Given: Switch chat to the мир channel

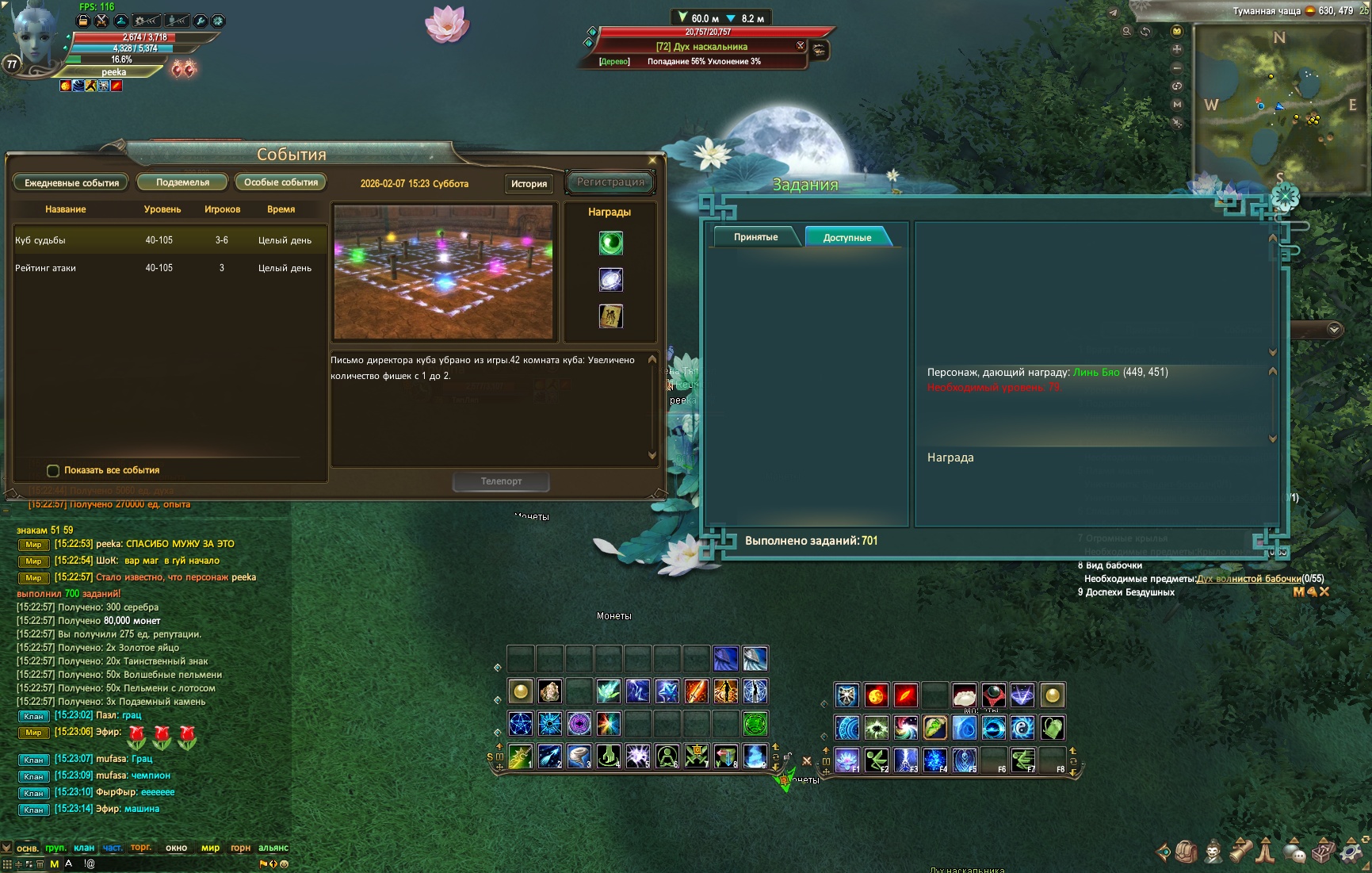Looking at the screenshot, I should coord(210,848).
